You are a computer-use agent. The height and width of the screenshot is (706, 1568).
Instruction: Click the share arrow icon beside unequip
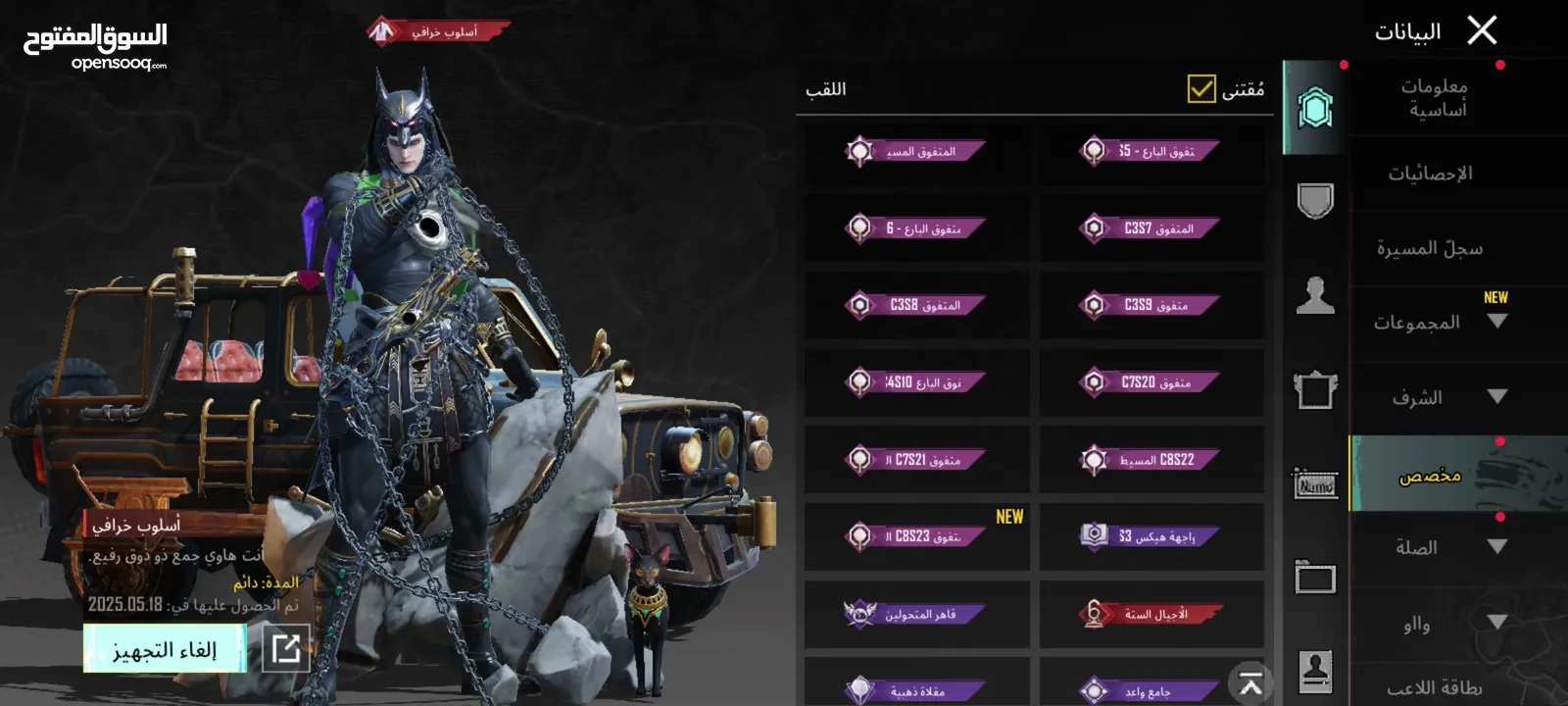click(x=286, y=648)
